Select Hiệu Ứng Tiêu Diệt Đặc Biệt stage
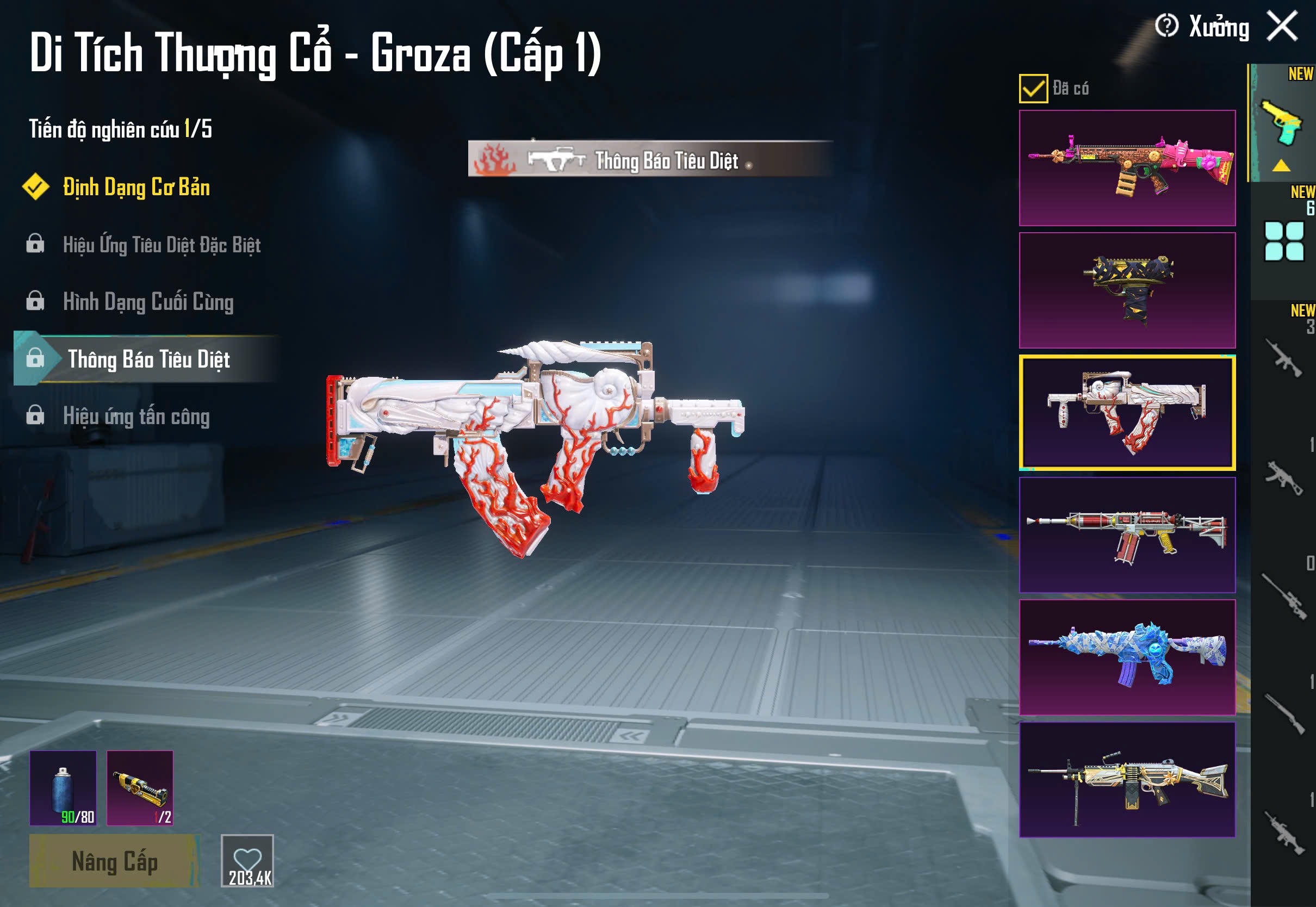This screenshot has width=1316, height=907. pyautogui.click(x=162, y=245)
